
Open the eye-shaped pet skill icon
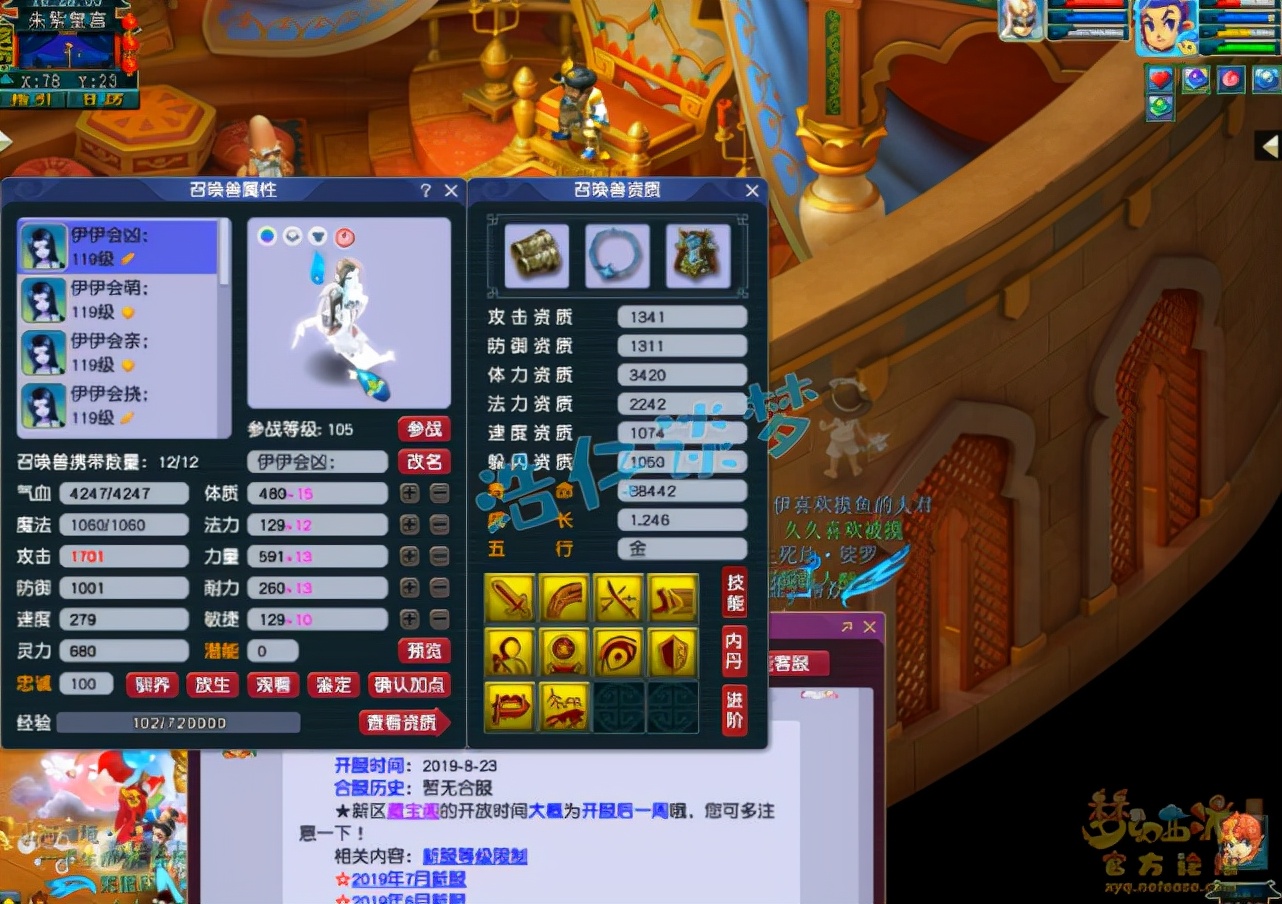618,650
